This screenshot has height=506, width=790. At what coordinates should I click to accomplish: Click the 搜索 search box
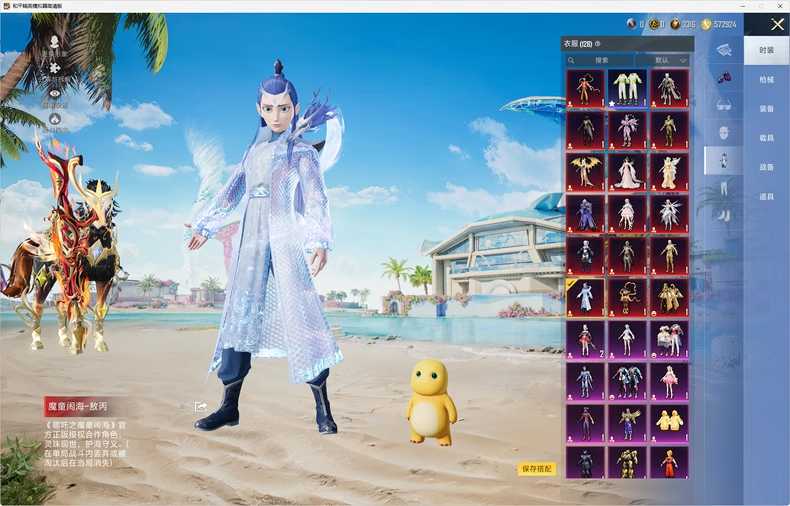599,60
